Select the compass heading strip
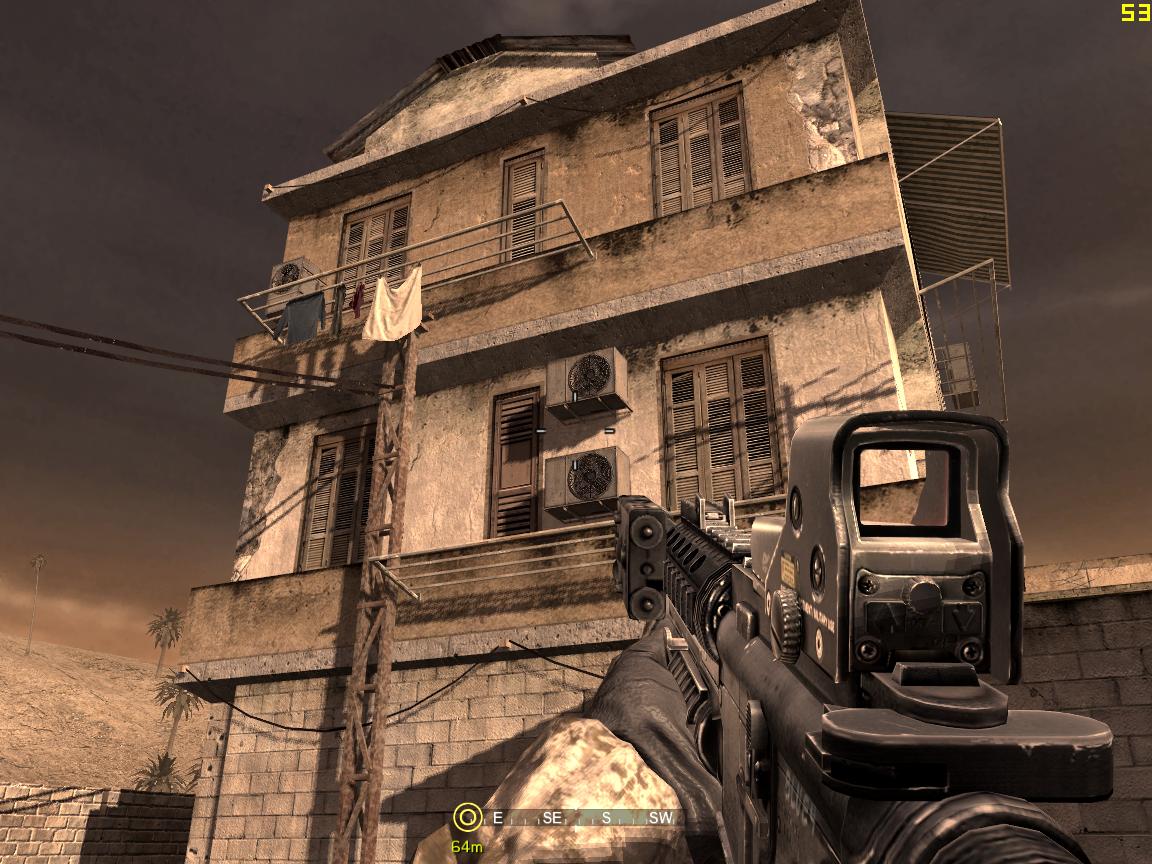The height and width of the screenshot is (864, 1152). click(580, 818)
